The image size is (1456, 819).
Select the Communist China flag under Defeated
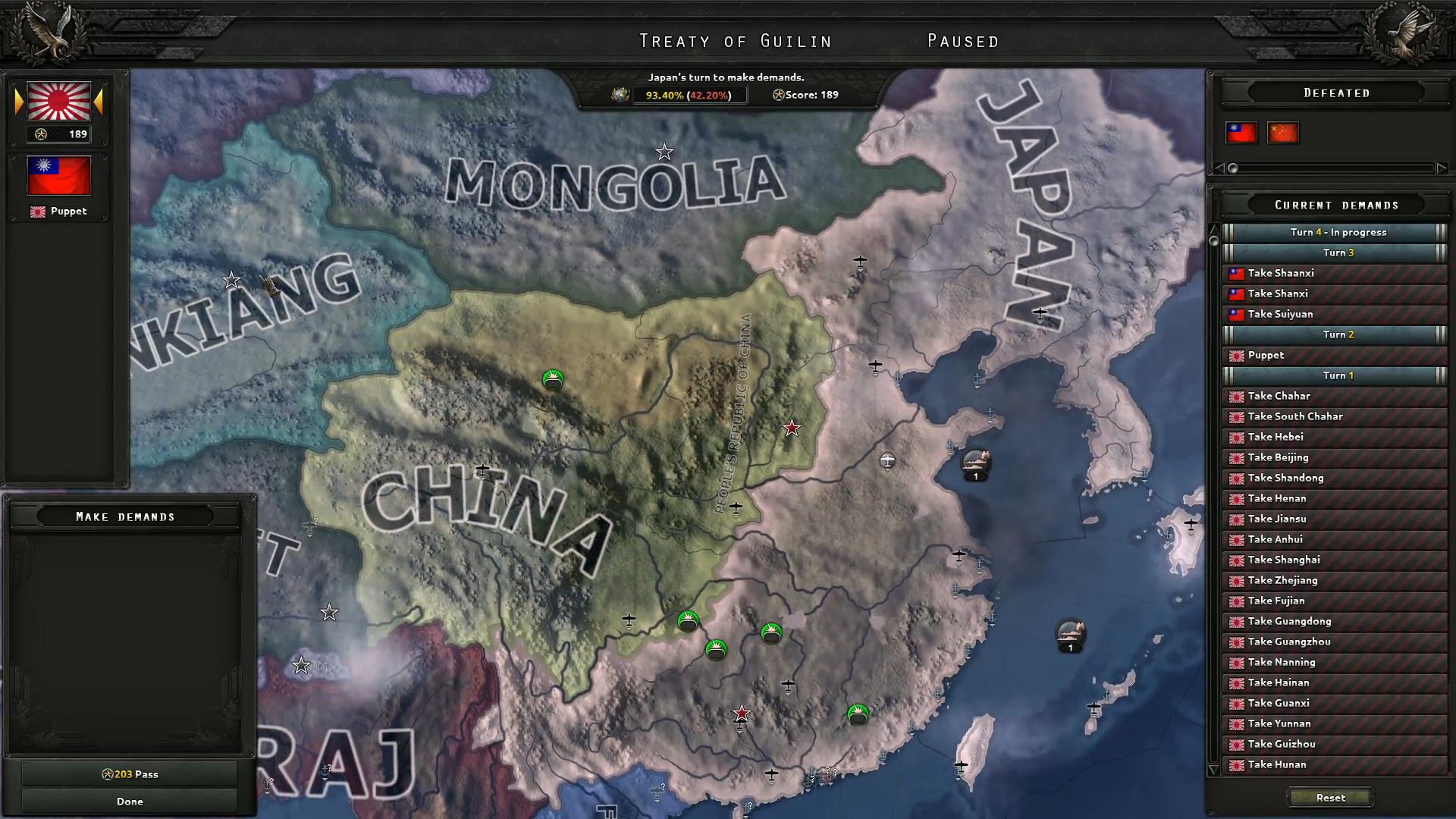pos(1284,133)
